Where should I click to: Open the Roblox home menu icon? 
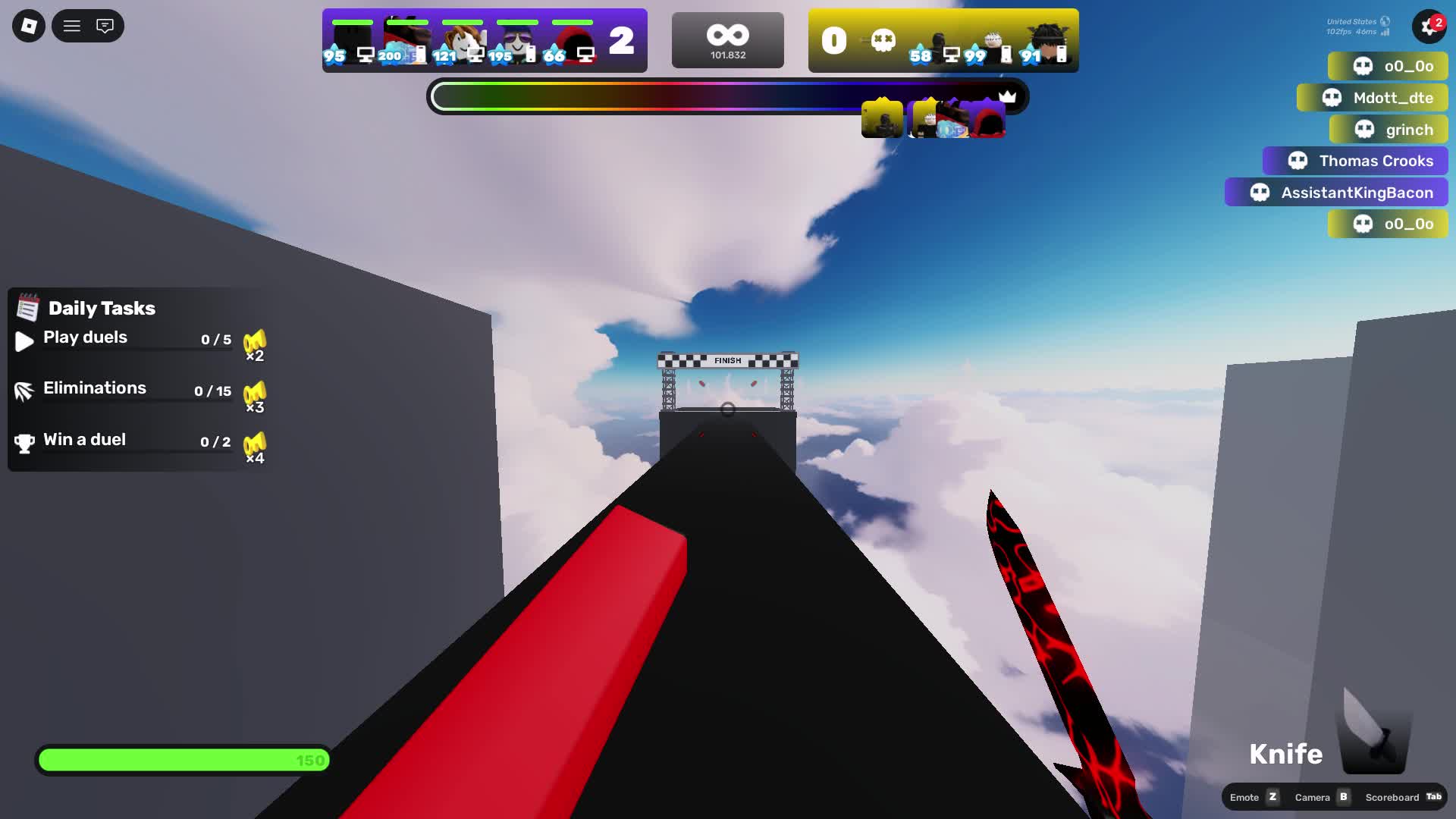[x=27, y=25]
